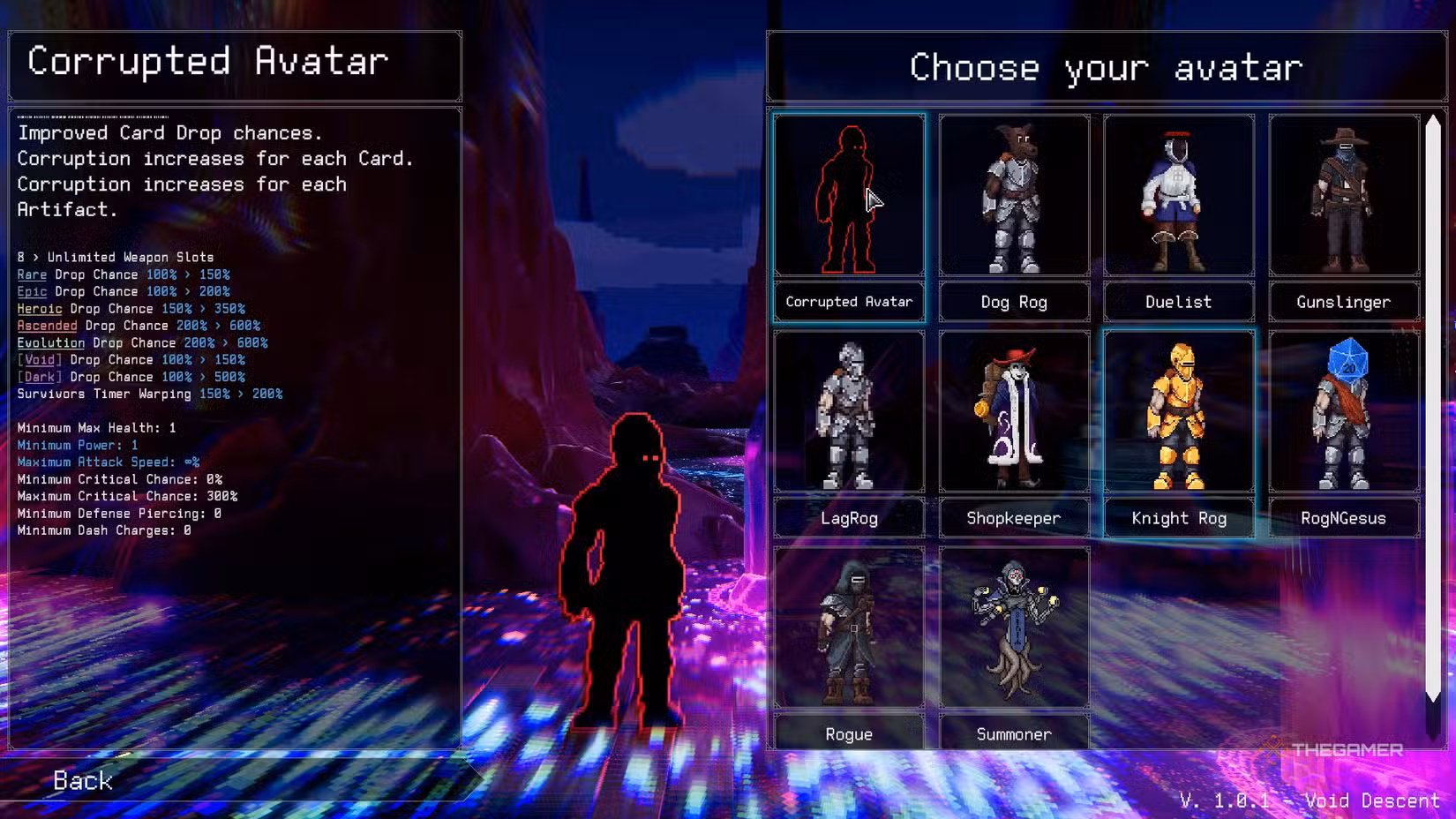The image size is (1456, 819).
Task: Open the underlined Rare drop chance link
Action: coord(32,274)
